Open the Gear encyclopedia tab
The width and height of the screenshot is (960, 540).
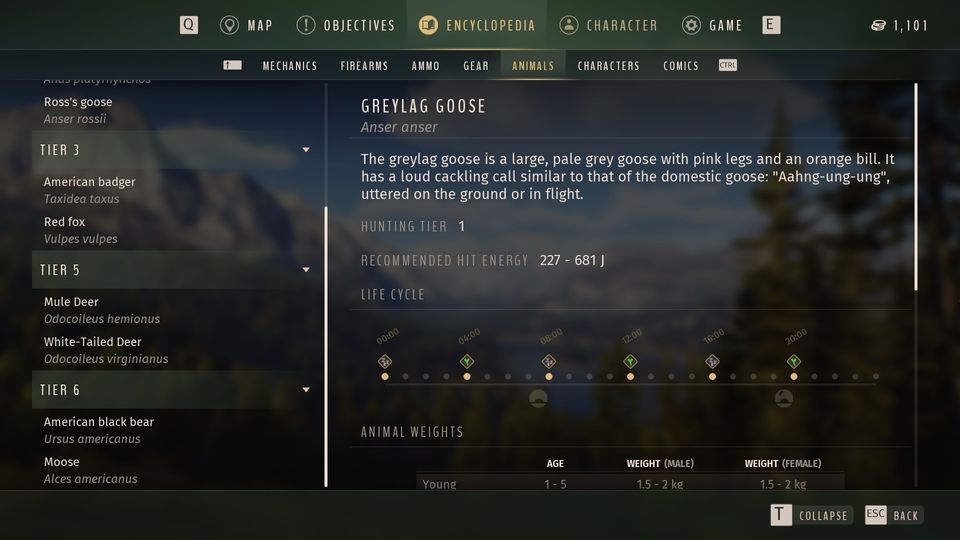tap(476, 66)
